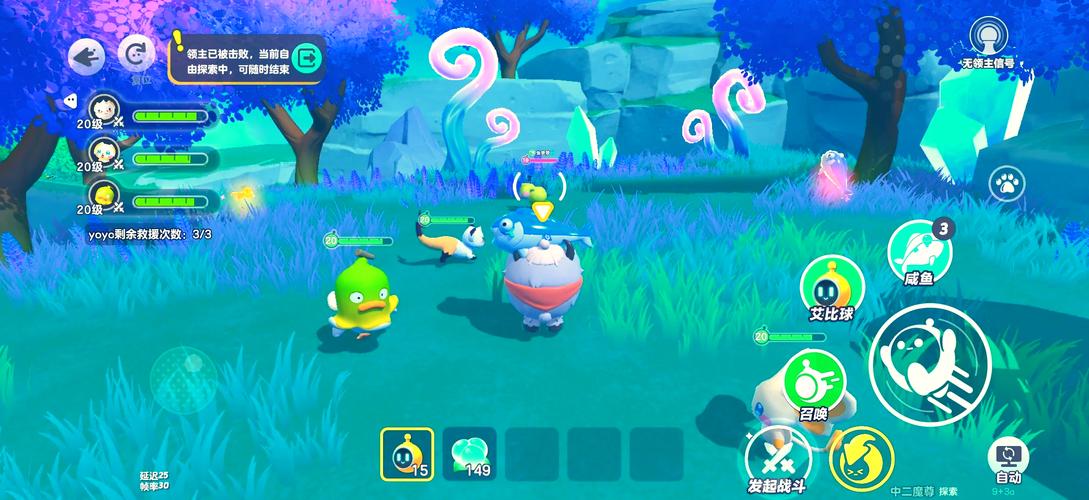Click the back arrow button
The image size is (1089, 500).
(x=86, y=56)
